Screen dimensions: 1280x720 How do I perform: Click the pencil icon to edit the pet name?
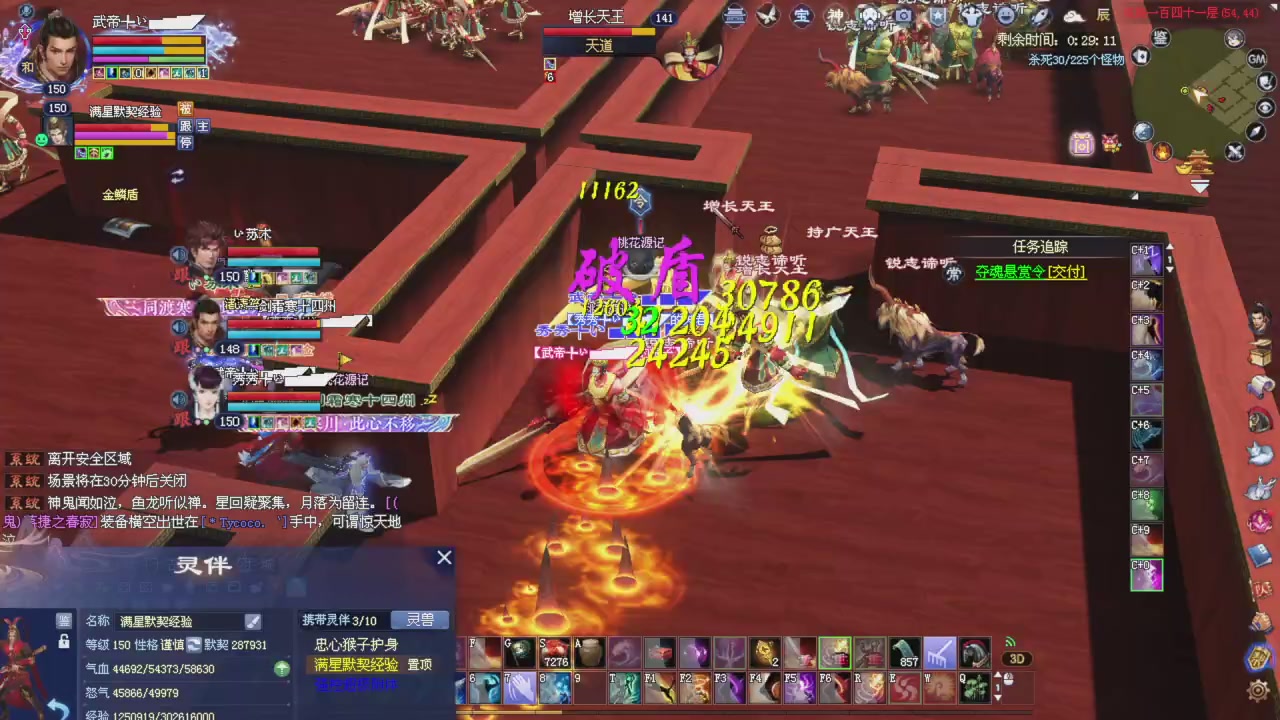(x=253, y=620)
